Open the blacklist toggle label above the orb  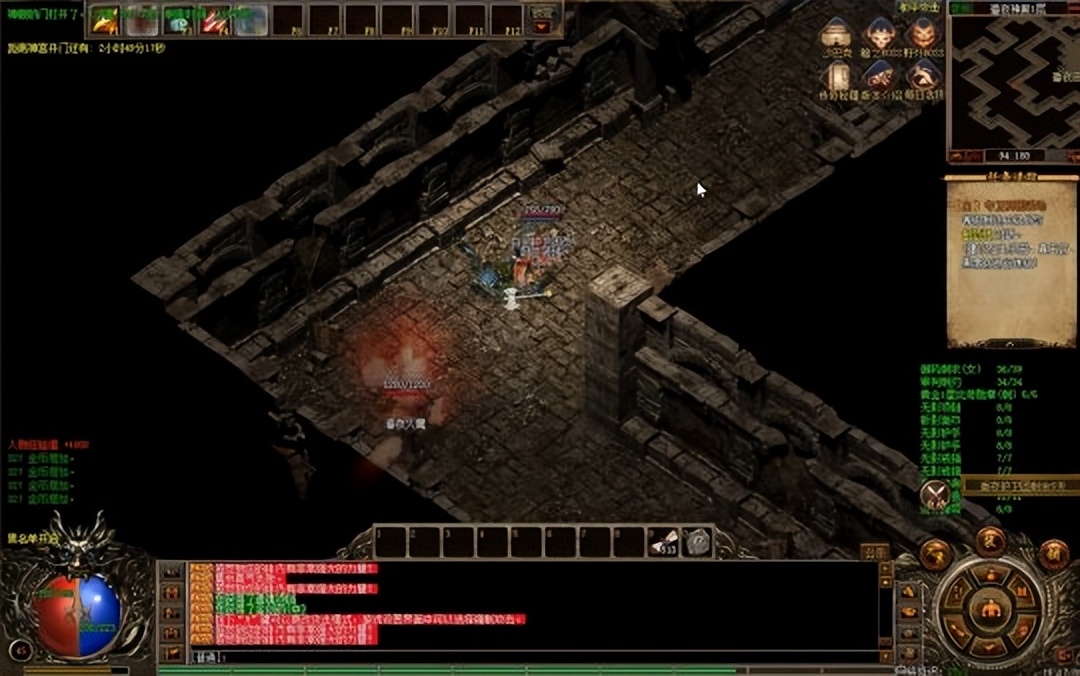34,538
